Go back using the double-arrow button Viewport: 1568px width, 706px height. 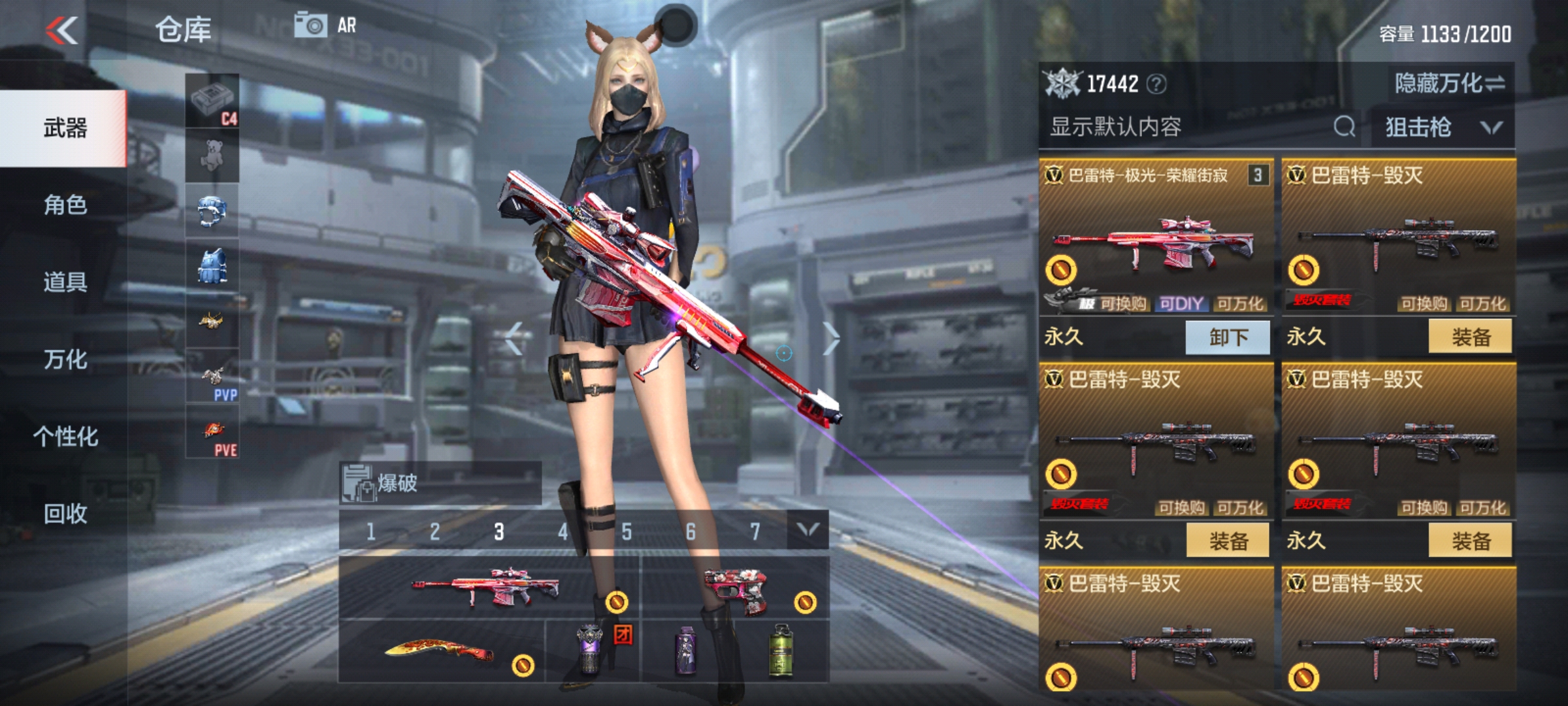pos(63,30)
